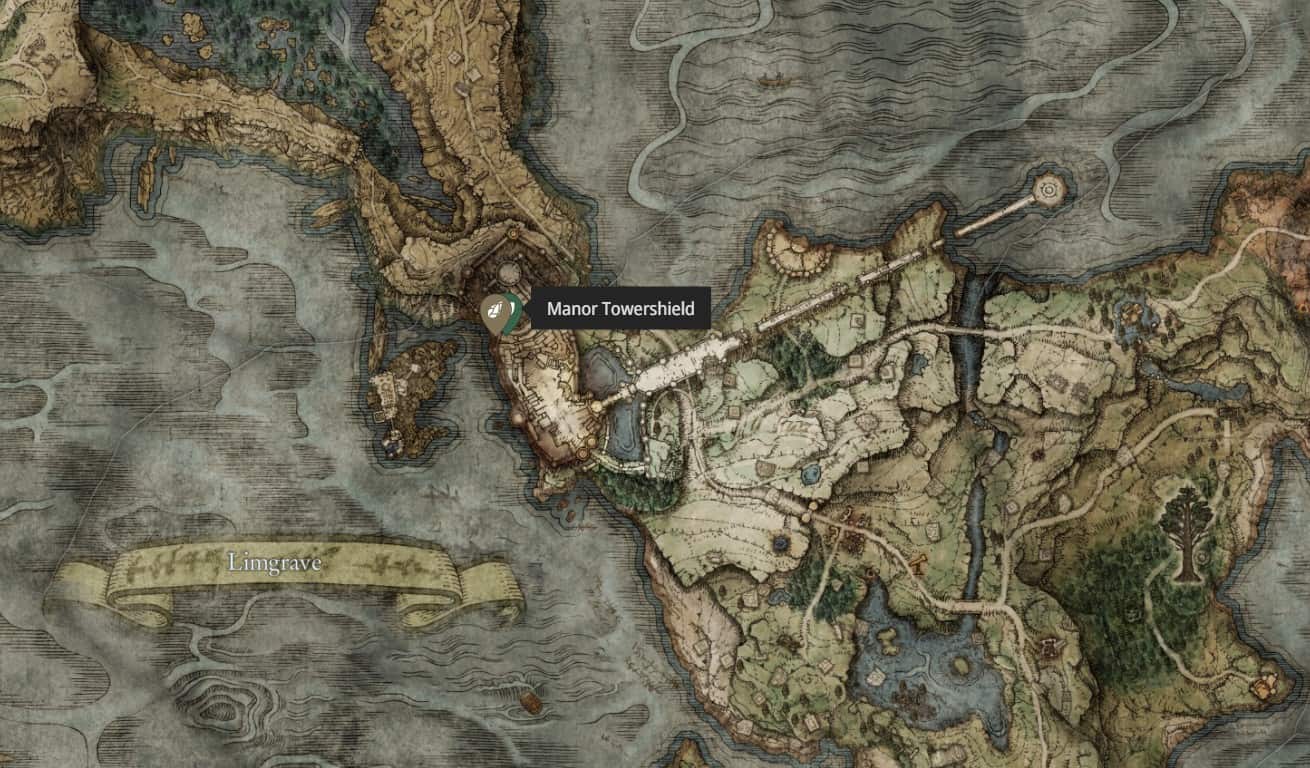Select the Manor Towershield marker pin
This screenshot has width=1310, height=768.
[496, 310]
